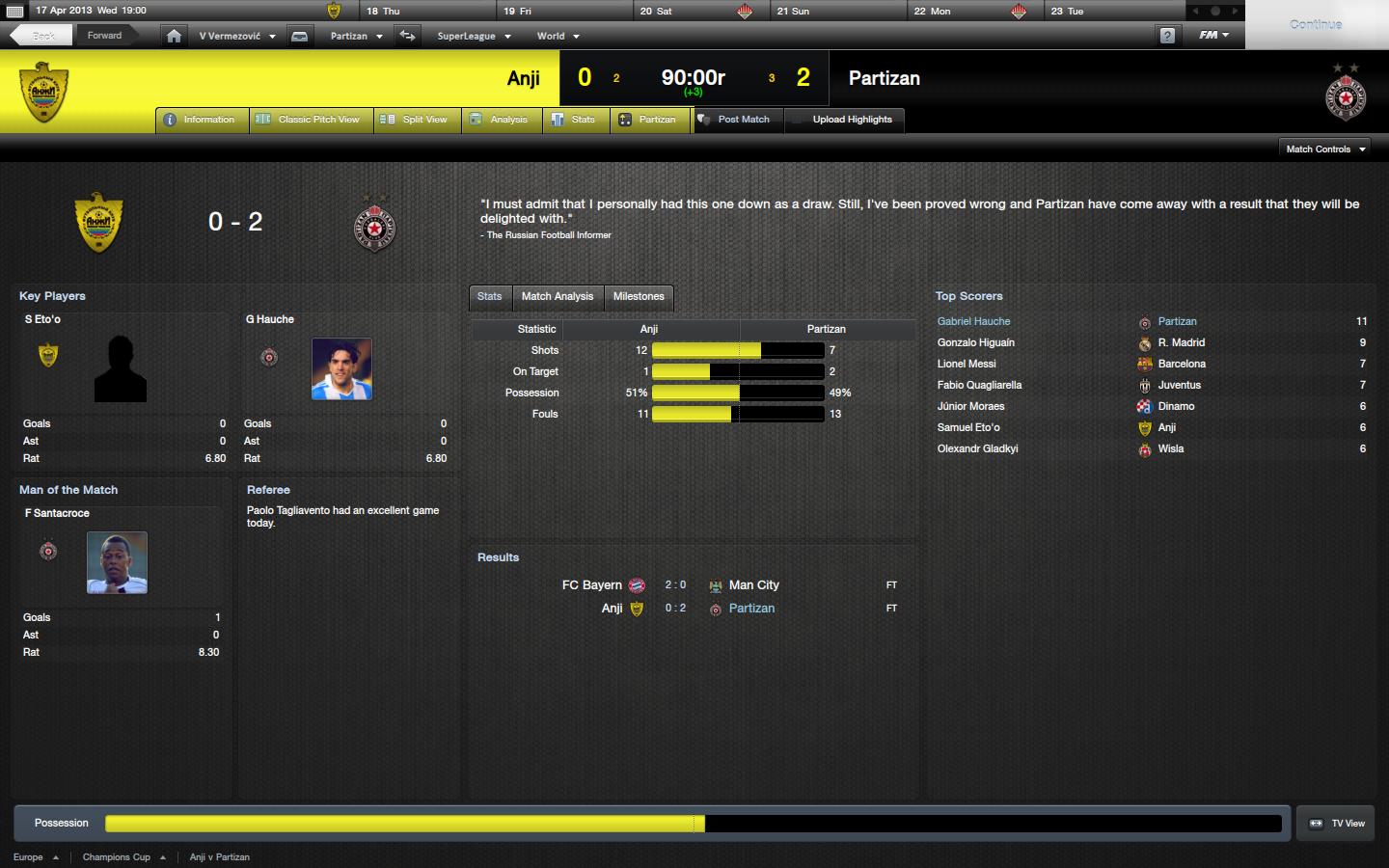View the Milestones sub-tab
This screenshot has height=868, width=1389.
[639, 296]
